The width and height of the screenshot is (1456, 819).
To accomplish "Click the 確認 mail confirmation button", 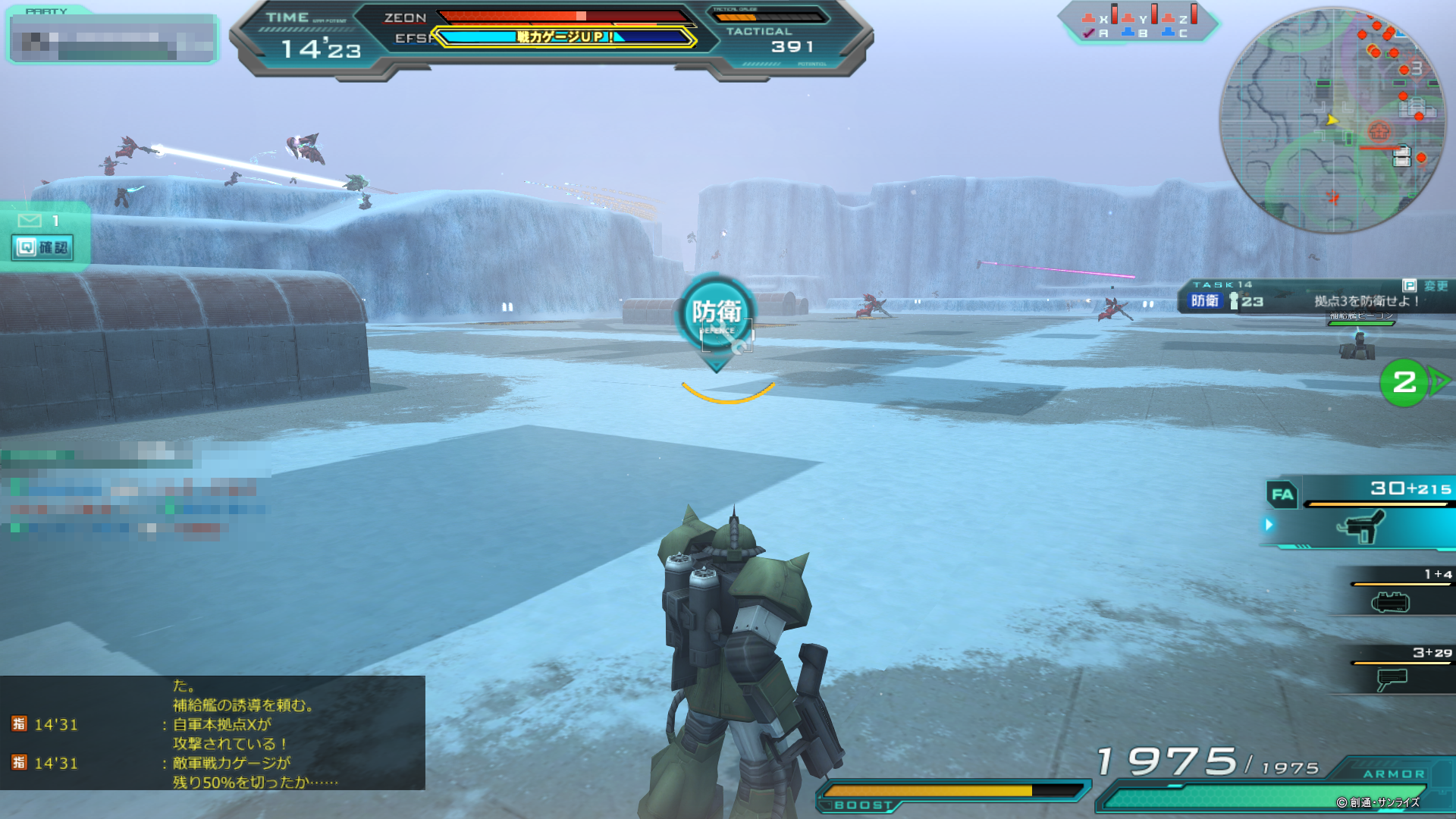I will click(43, 248).
